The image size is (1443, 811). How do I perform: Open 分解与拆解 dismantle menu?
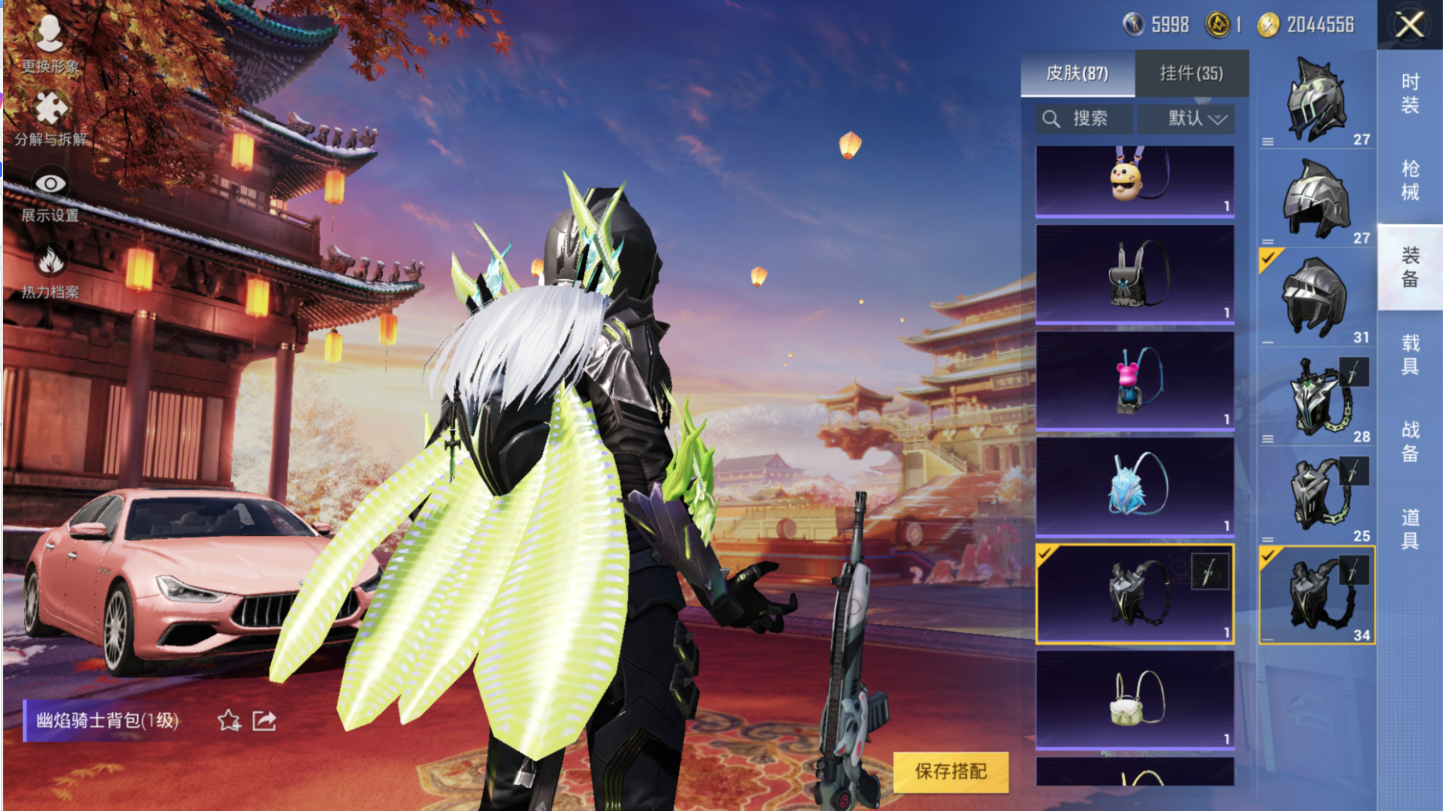[x=50, y=119]
